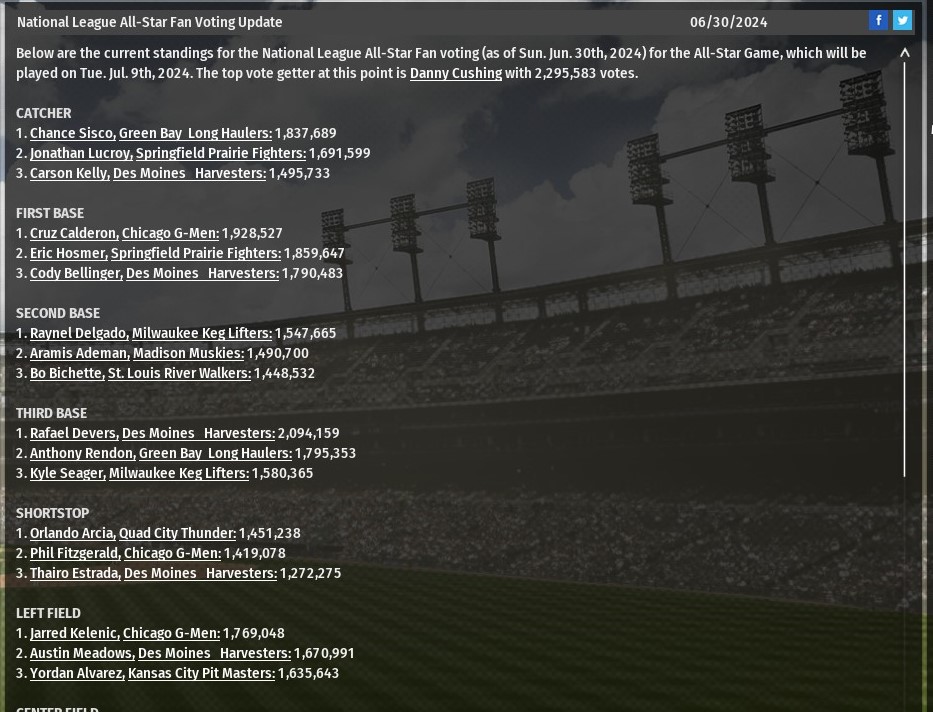
Task: Open the St. Louis River Walkers team
Action: tap(179, 373)
